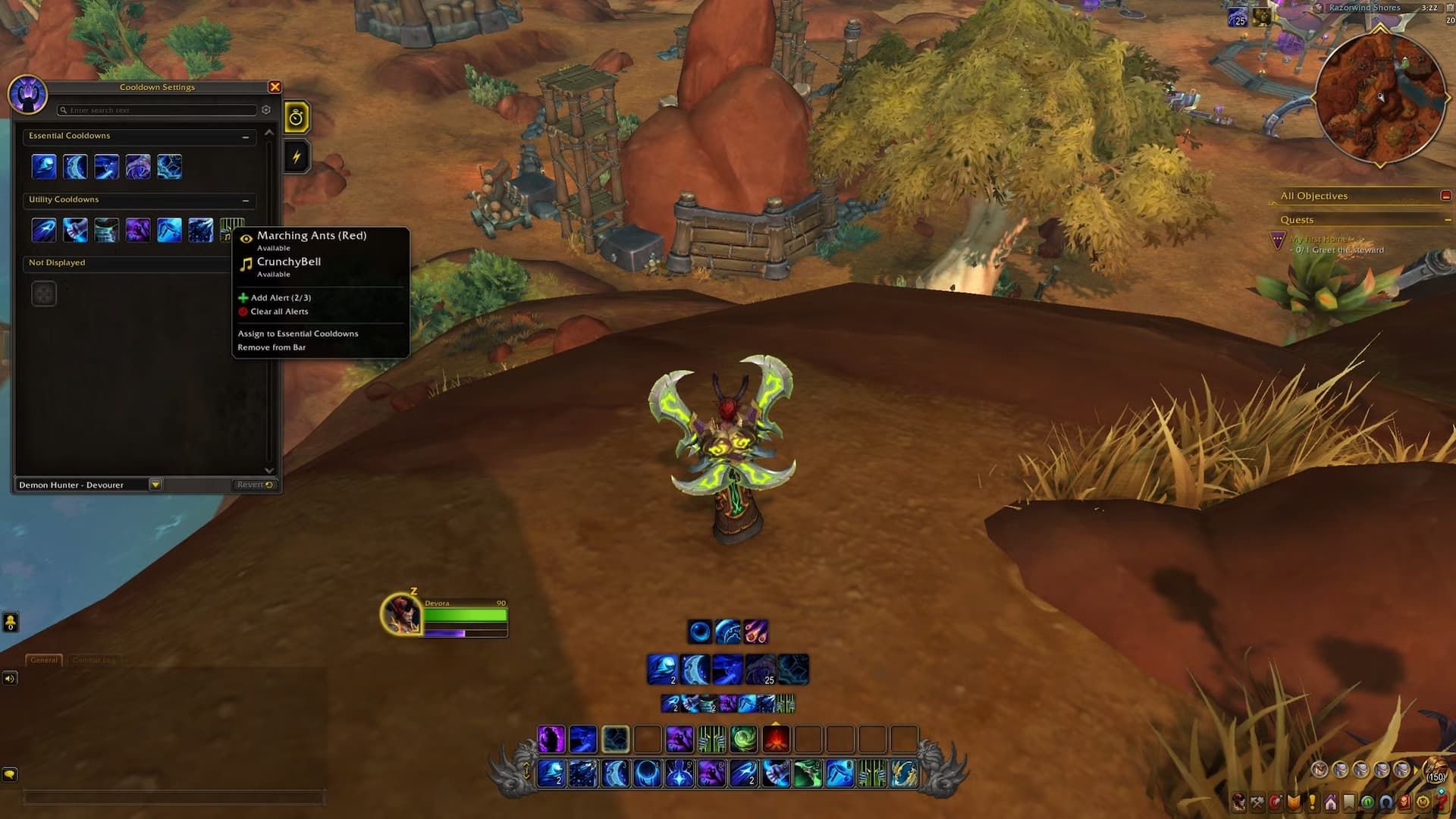Click Devora's green health bar
1456x819 pixels.
coord(466,614)
